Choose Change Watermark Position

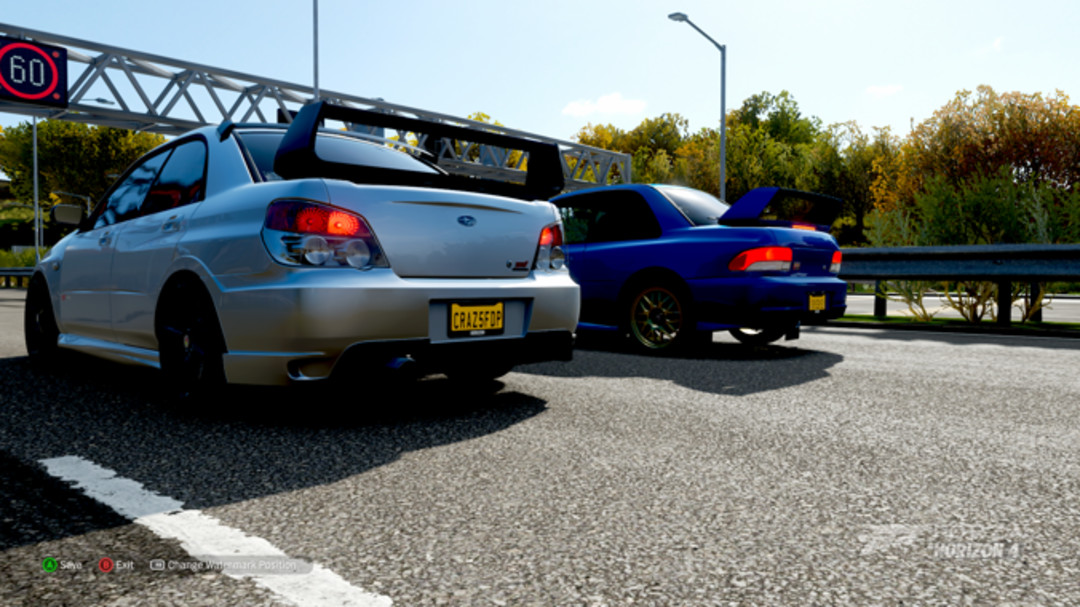pyautogui.click(x=224, y=565)
